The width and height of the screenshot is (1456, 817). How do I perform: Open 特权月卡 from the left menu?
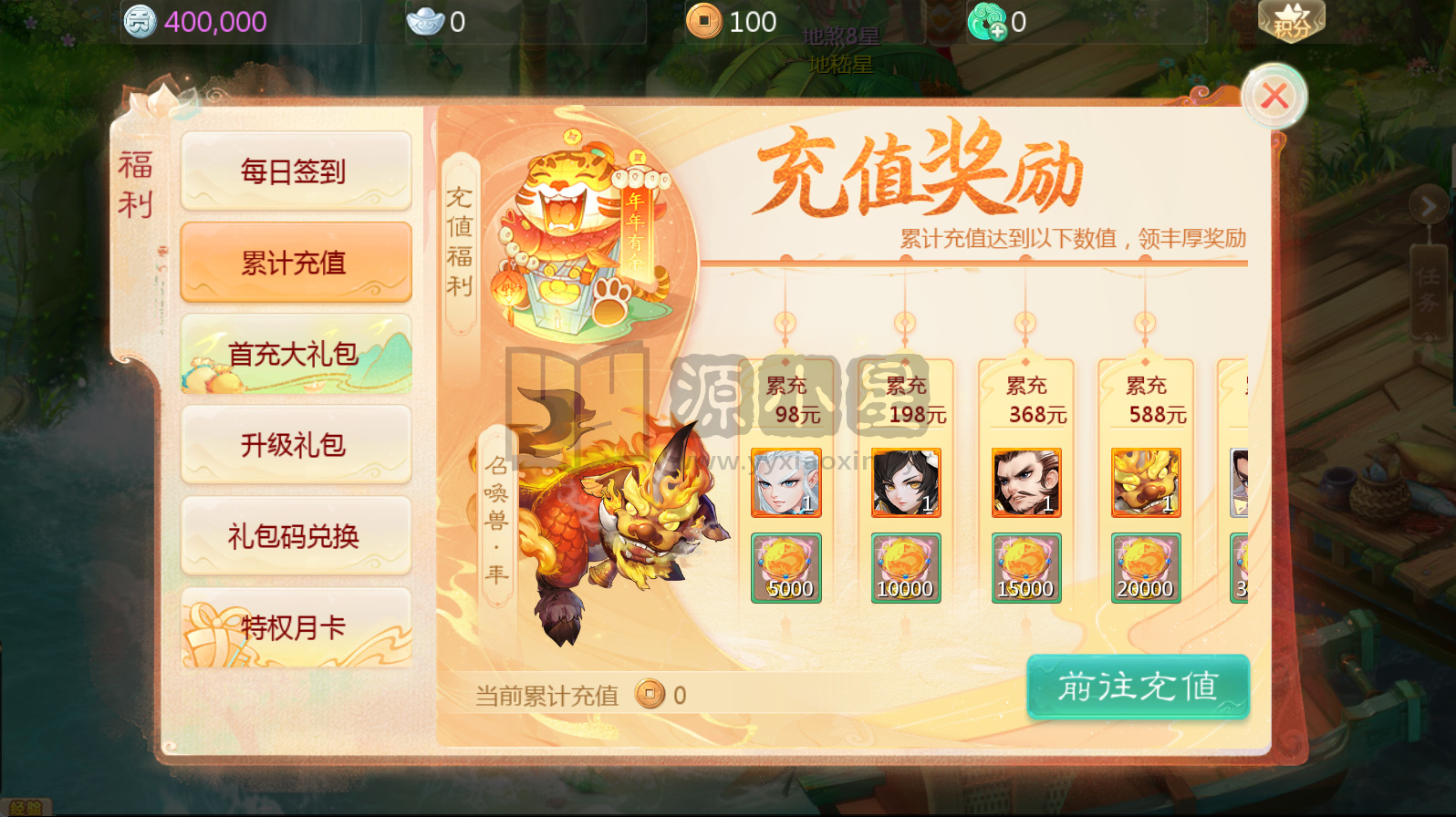(295, 627)
